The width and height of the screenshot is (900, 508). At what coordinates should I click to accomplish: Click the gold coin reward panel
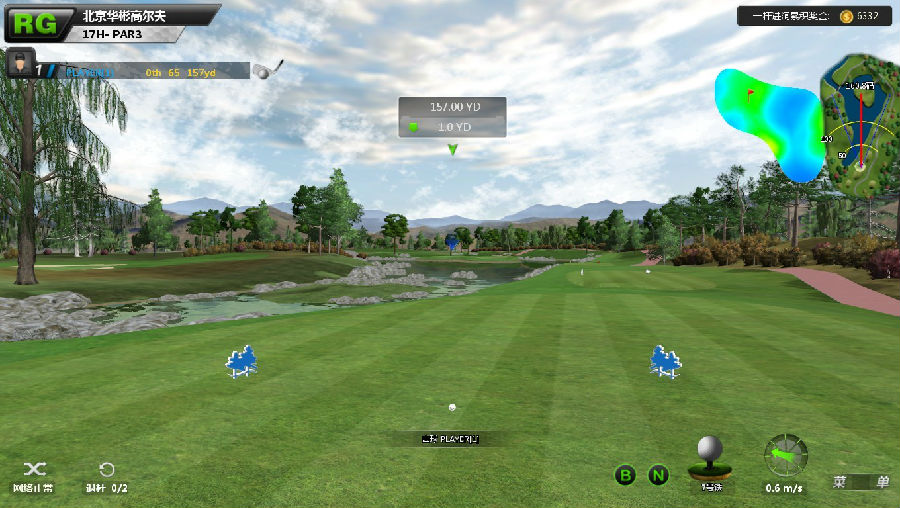(x=812, y=16)
